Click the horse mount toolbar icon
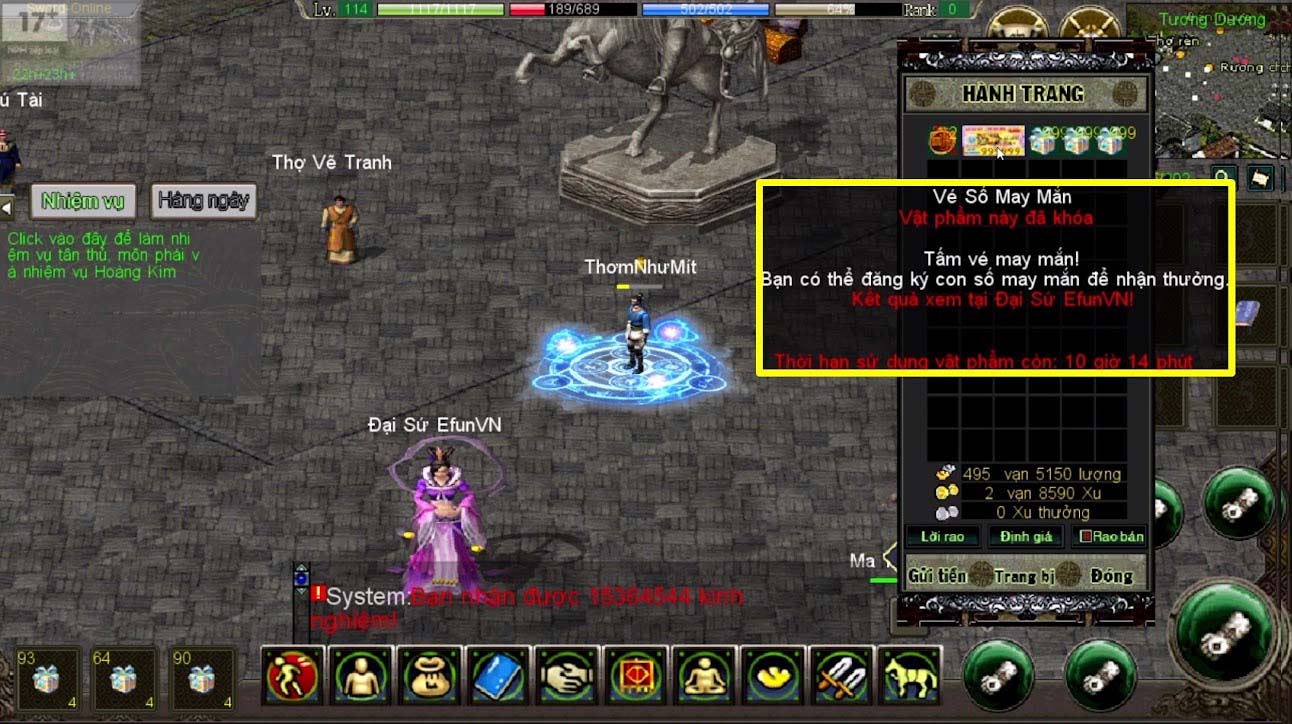 coord(910,675)
